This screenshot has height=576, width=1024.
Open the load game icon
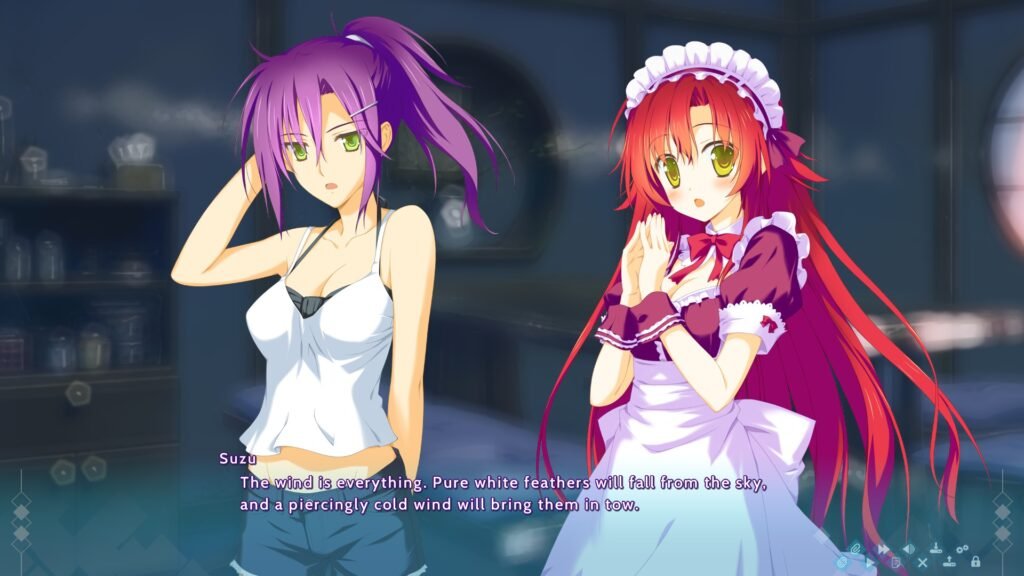(x=949, y=562)
